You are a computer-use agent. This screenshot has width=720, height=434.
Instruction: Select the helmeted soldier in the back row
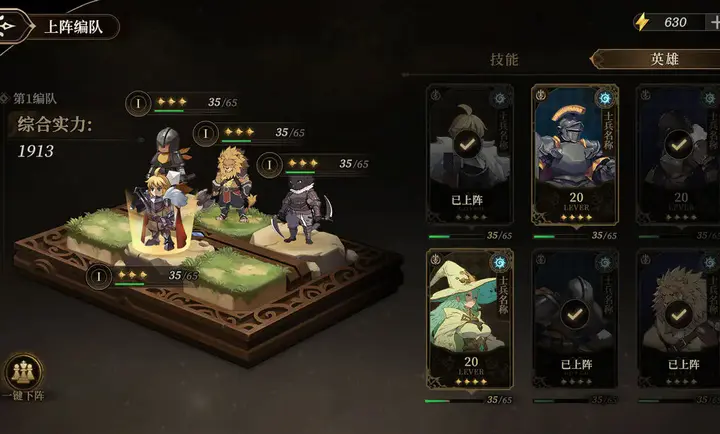[x=165, y=150]
